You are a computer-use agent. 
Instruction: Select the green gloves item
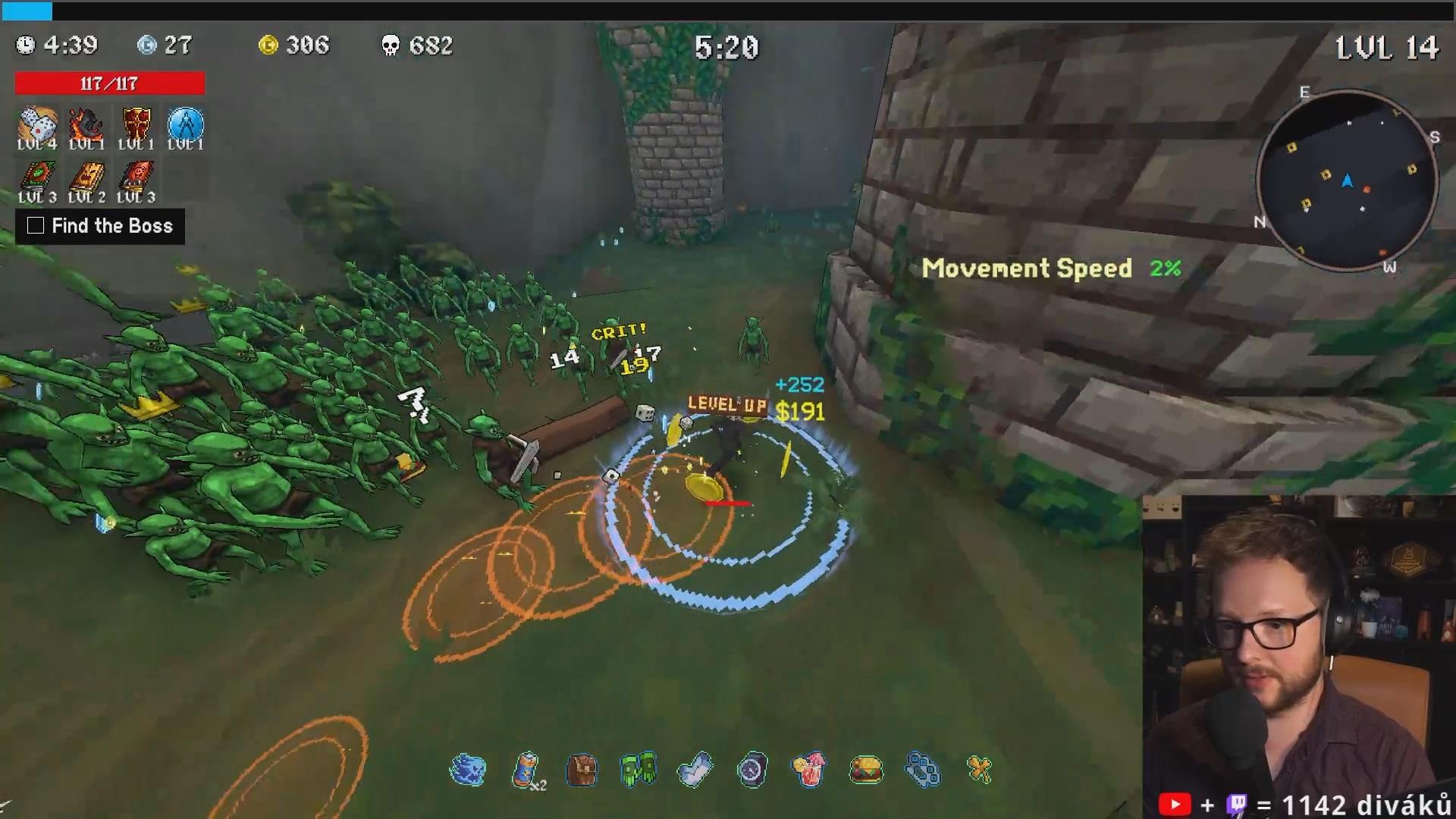pos(638,770)
